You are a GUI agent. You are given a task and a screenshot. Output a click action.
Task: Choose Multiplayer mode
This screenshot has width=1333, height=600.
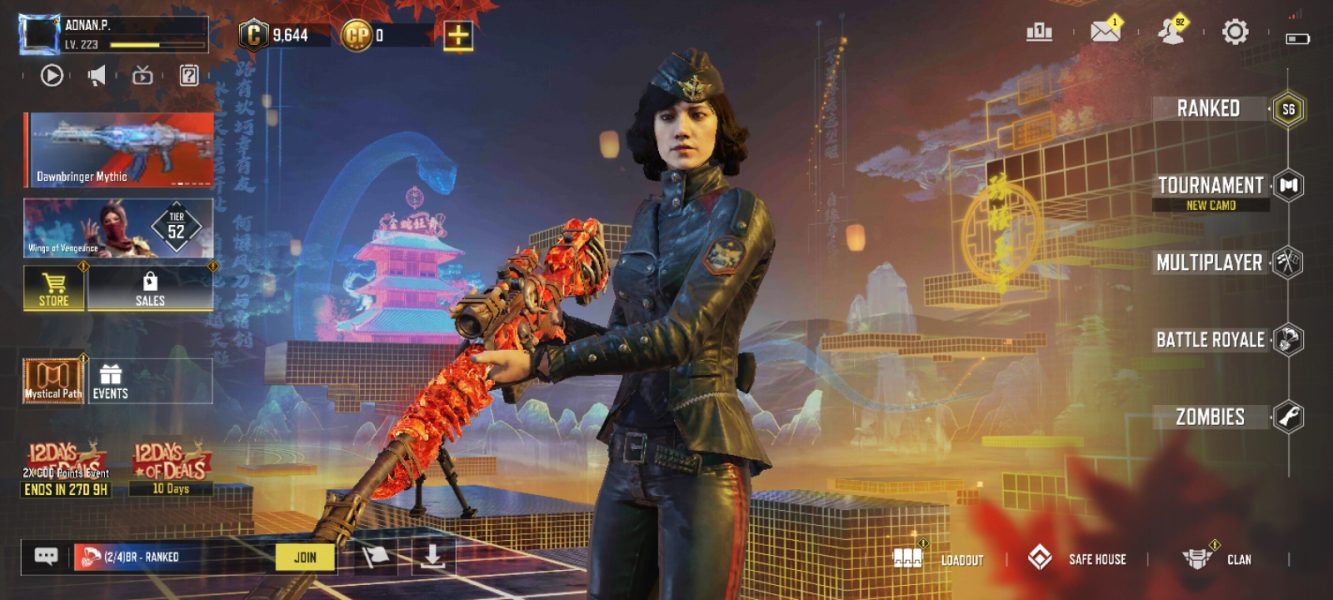pyautogui.click(x=1209, y=263)
